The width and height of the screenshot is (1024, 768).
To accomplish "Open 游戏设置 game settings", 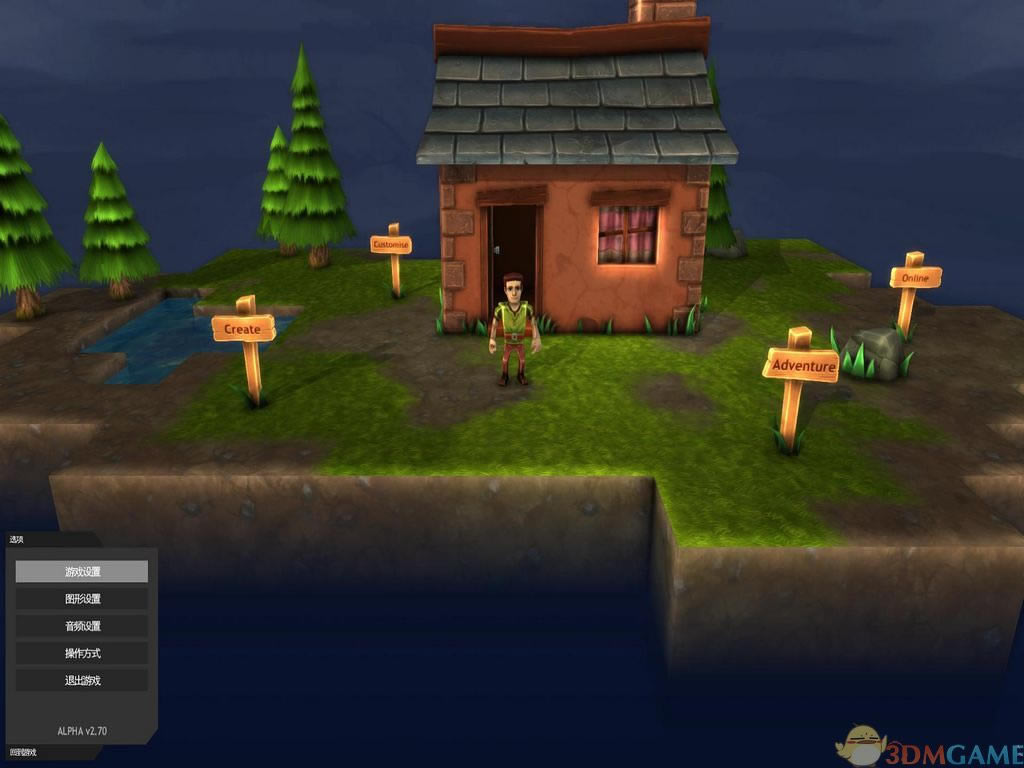I will pos(82,572).
